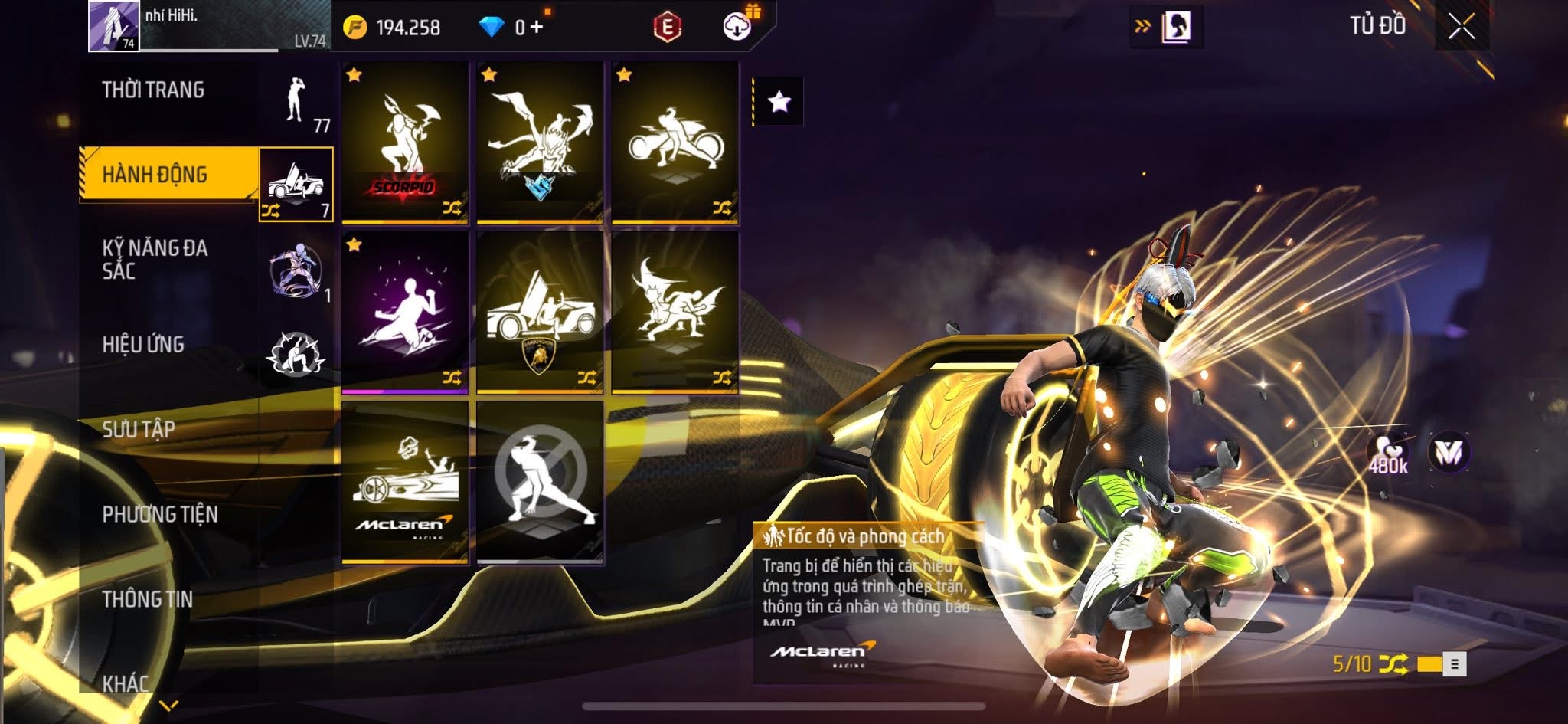This screenshot has height=724, width=1568.
Task: Open the red E badge icon
Action: 667,28
